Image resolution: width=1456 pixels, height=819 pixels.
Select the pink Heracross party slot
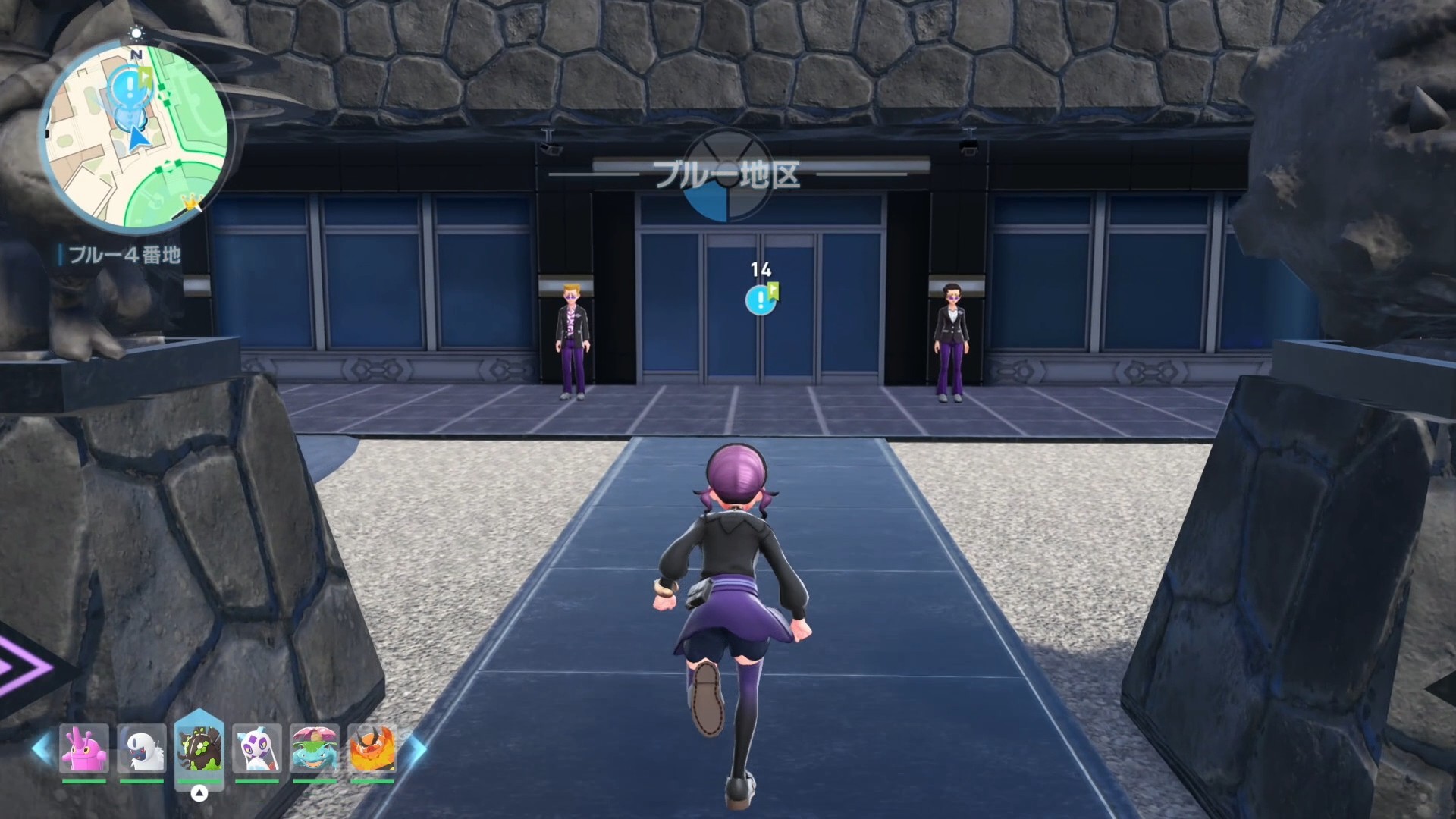[84, 748]
